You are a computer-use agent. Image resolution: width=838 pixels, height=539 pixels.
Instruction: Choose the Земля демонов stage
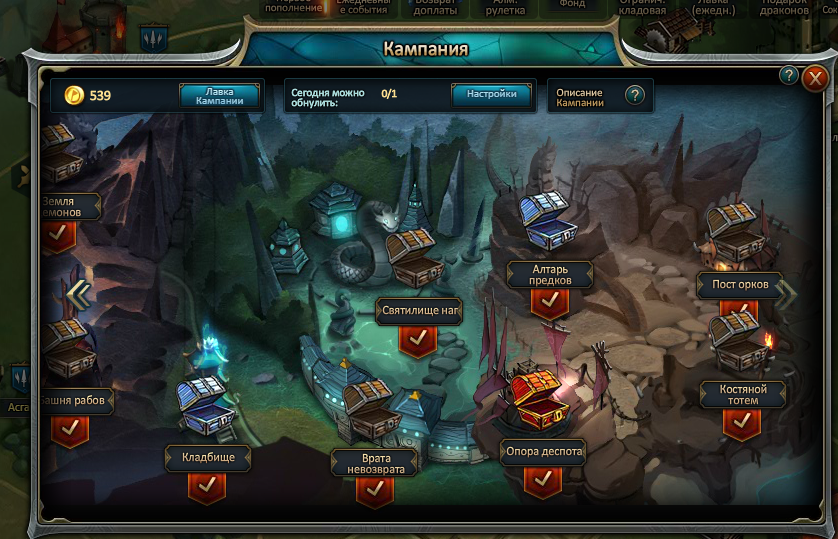click(x=68, y=207)
